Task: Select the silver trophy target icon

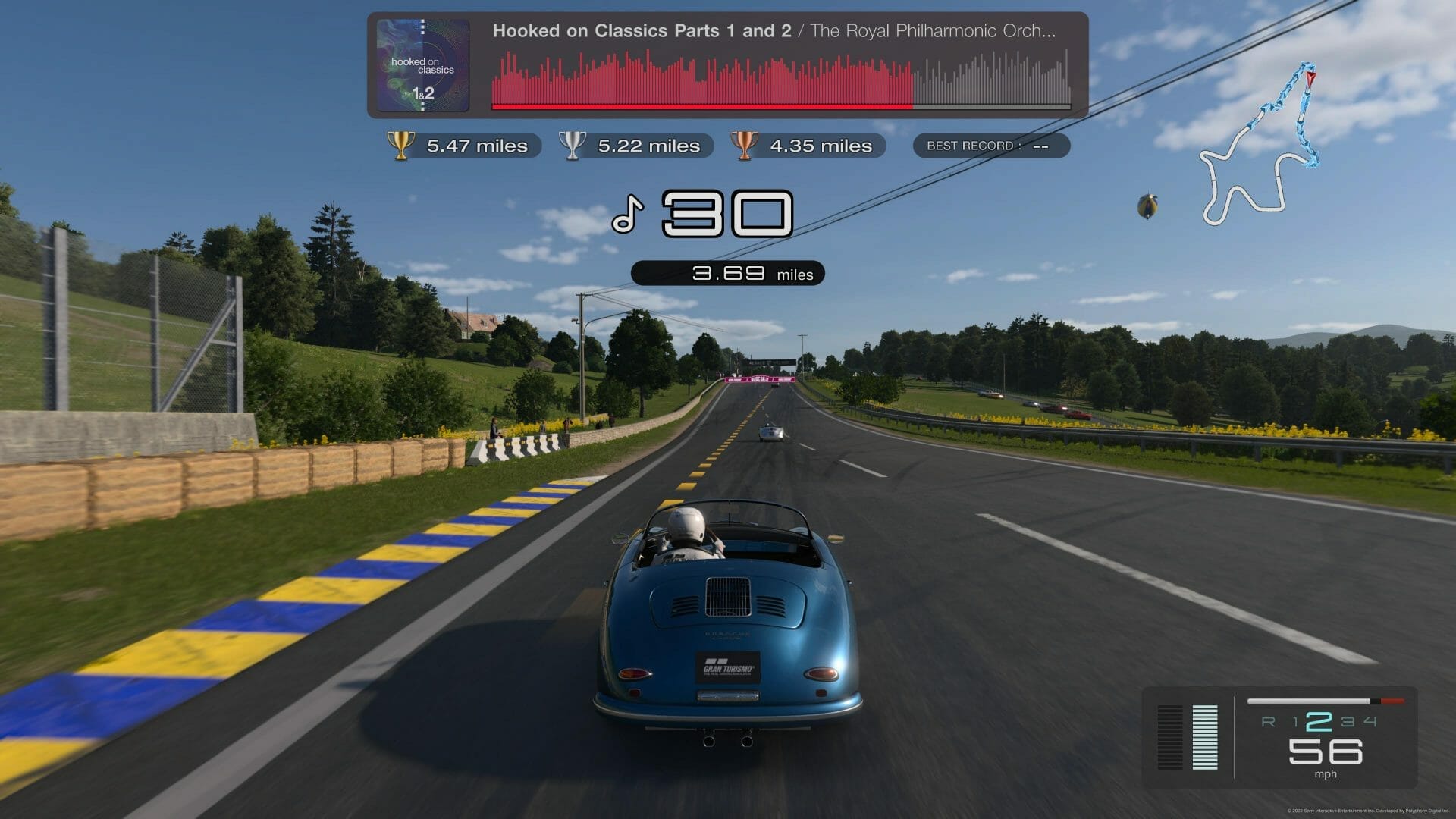Action: [572, 145]
